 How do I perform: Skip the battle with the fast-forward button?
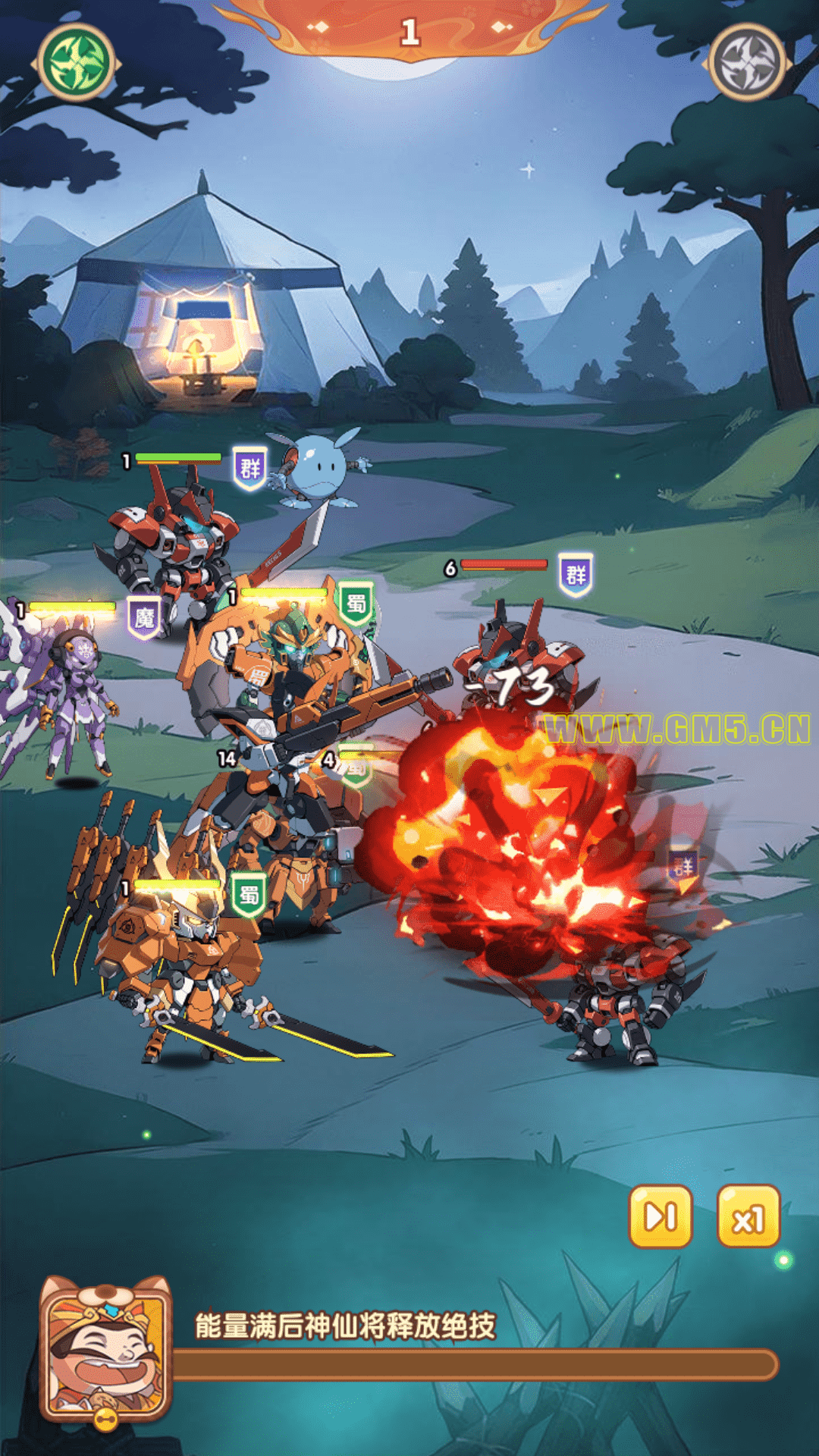click(x=661, y=1217)
